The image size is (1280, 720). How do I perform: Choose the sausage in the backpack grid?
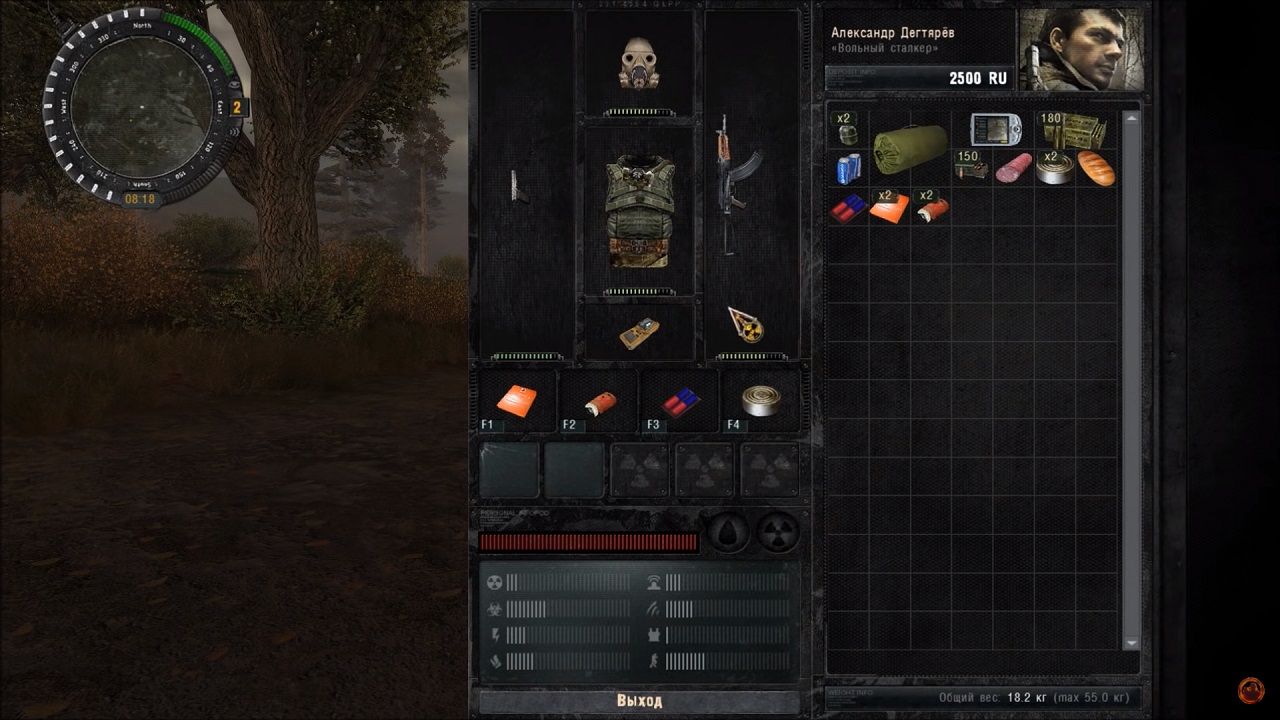(x=1013, y=168)
